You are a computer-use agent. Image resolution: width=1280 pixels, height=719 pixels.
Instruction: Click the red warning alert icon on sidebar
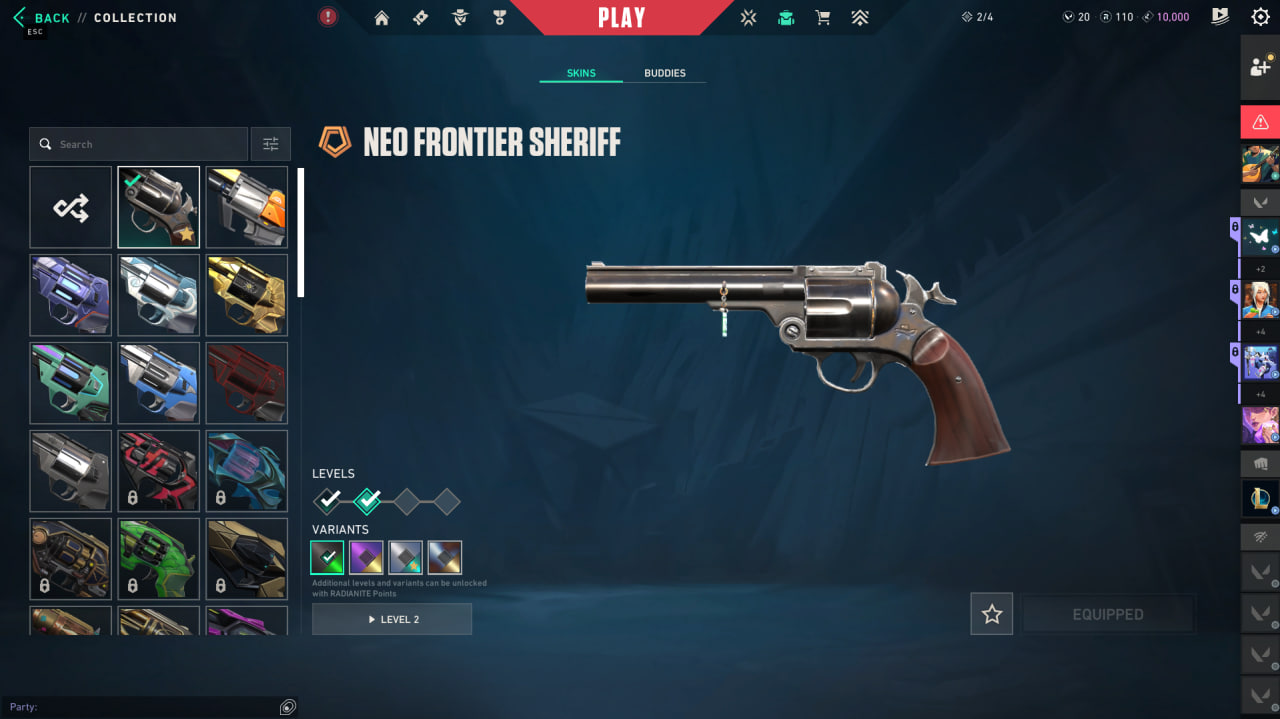click(1260, 122)
